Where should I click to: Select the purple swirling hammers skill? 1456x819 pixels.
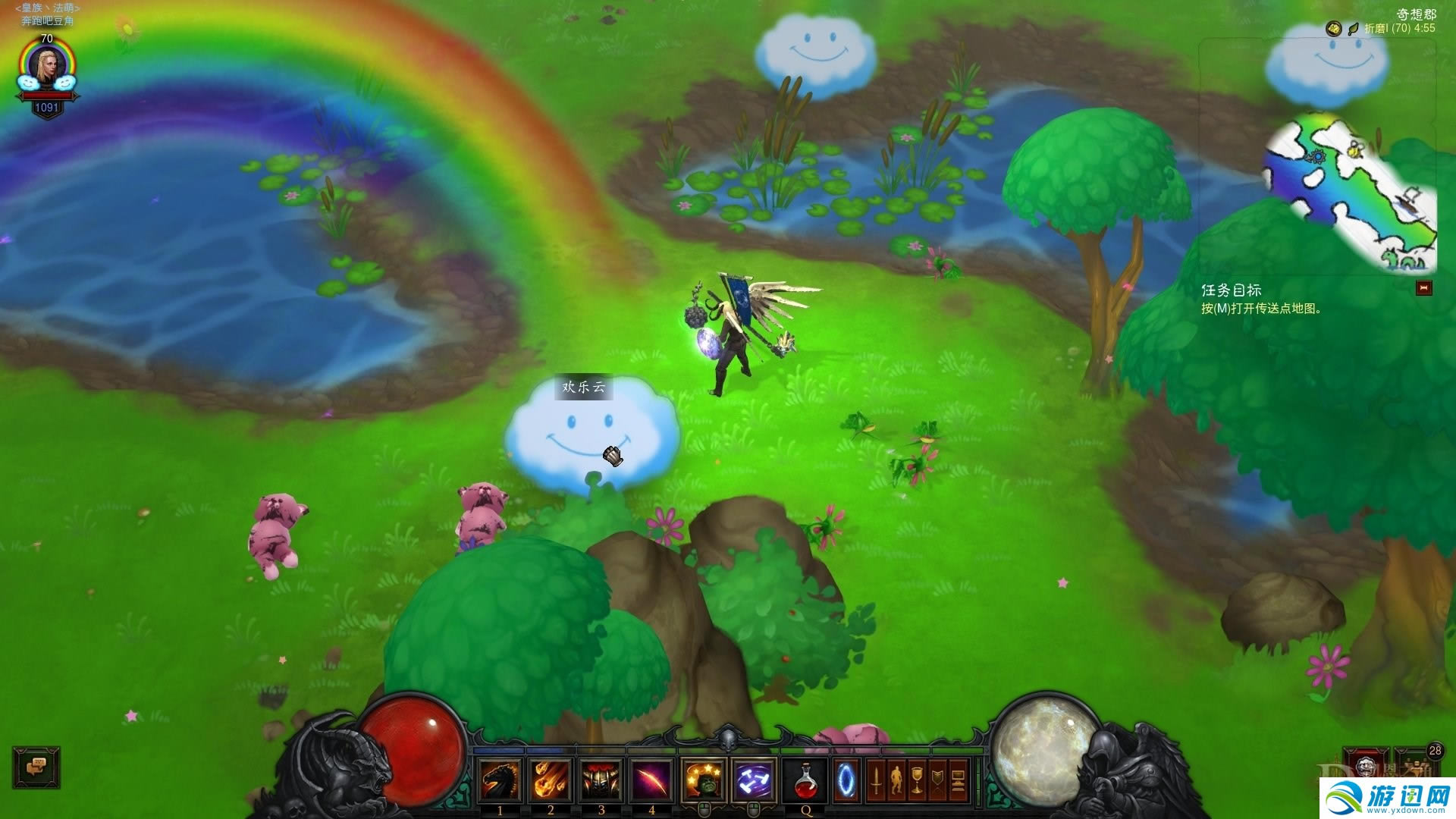[x=754, y=780]
